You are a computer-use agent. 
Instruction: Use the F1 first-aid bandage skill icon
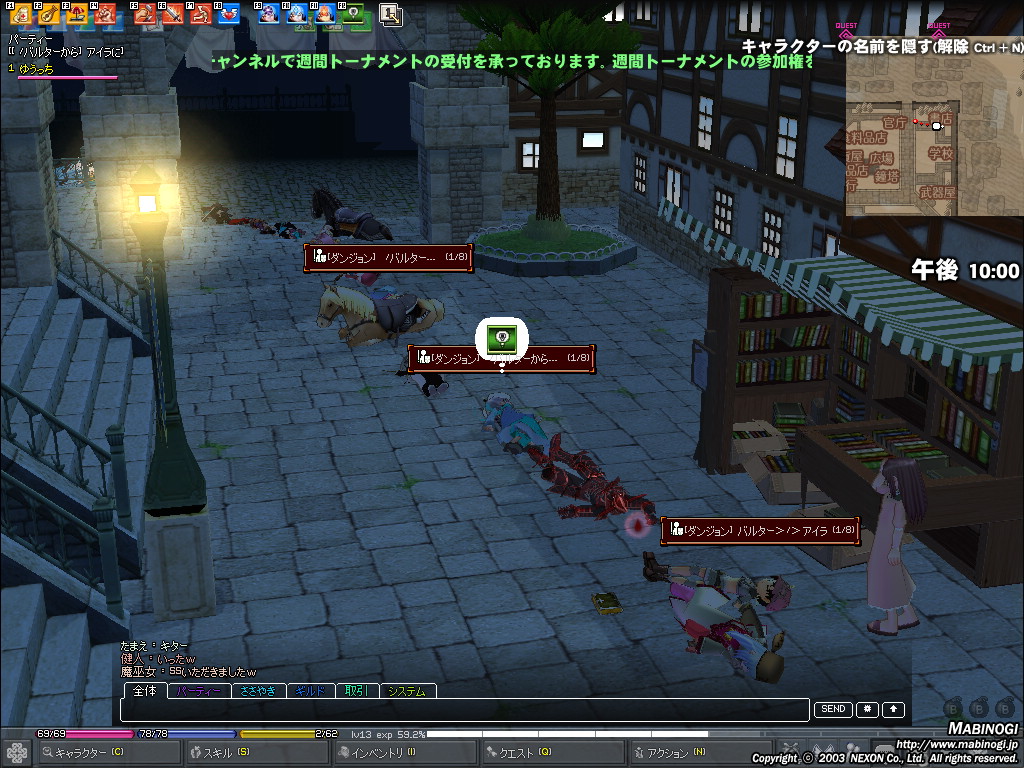click(x=20, y=14)
